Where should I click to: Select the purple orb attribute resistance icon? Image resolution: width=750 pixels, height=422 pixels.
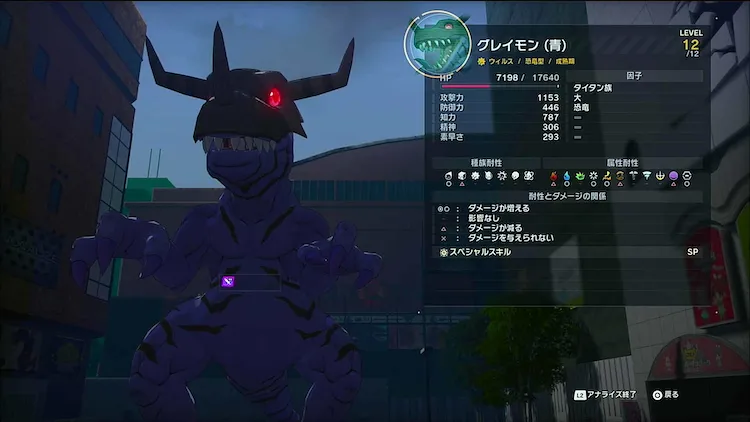tap(673, 176)
